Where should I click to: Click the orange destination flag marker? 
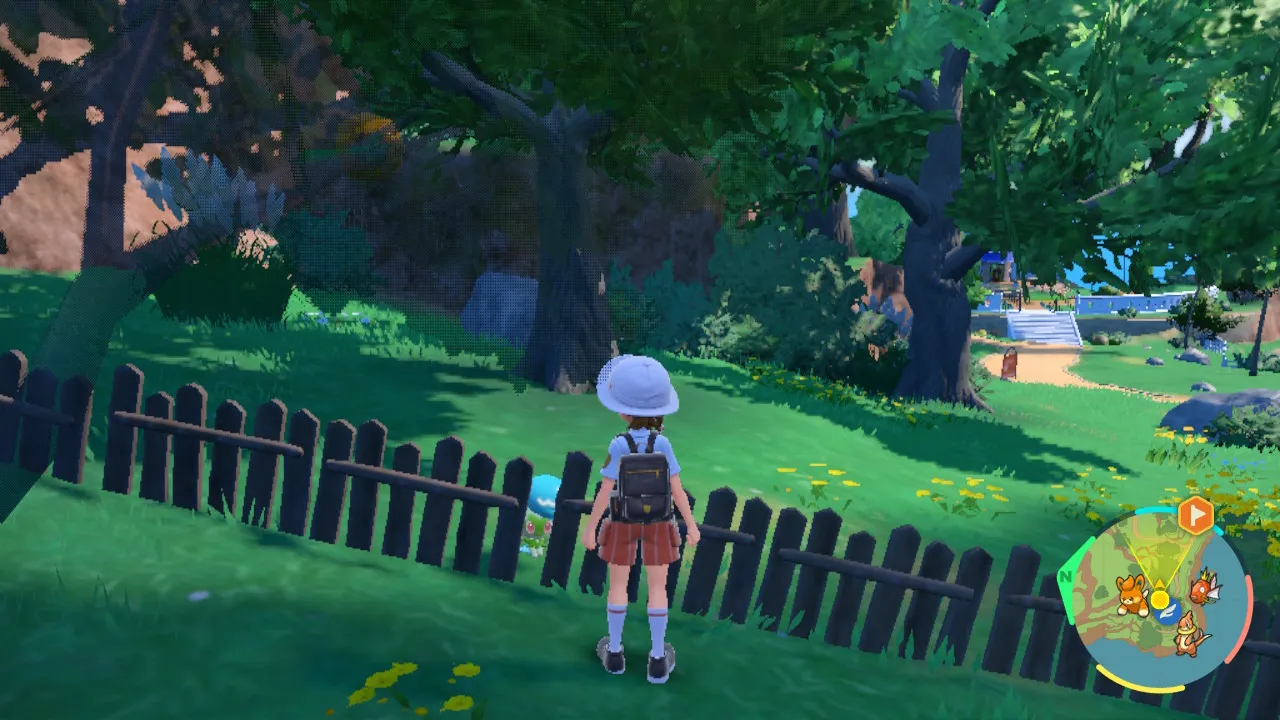tap(1195, 516)
